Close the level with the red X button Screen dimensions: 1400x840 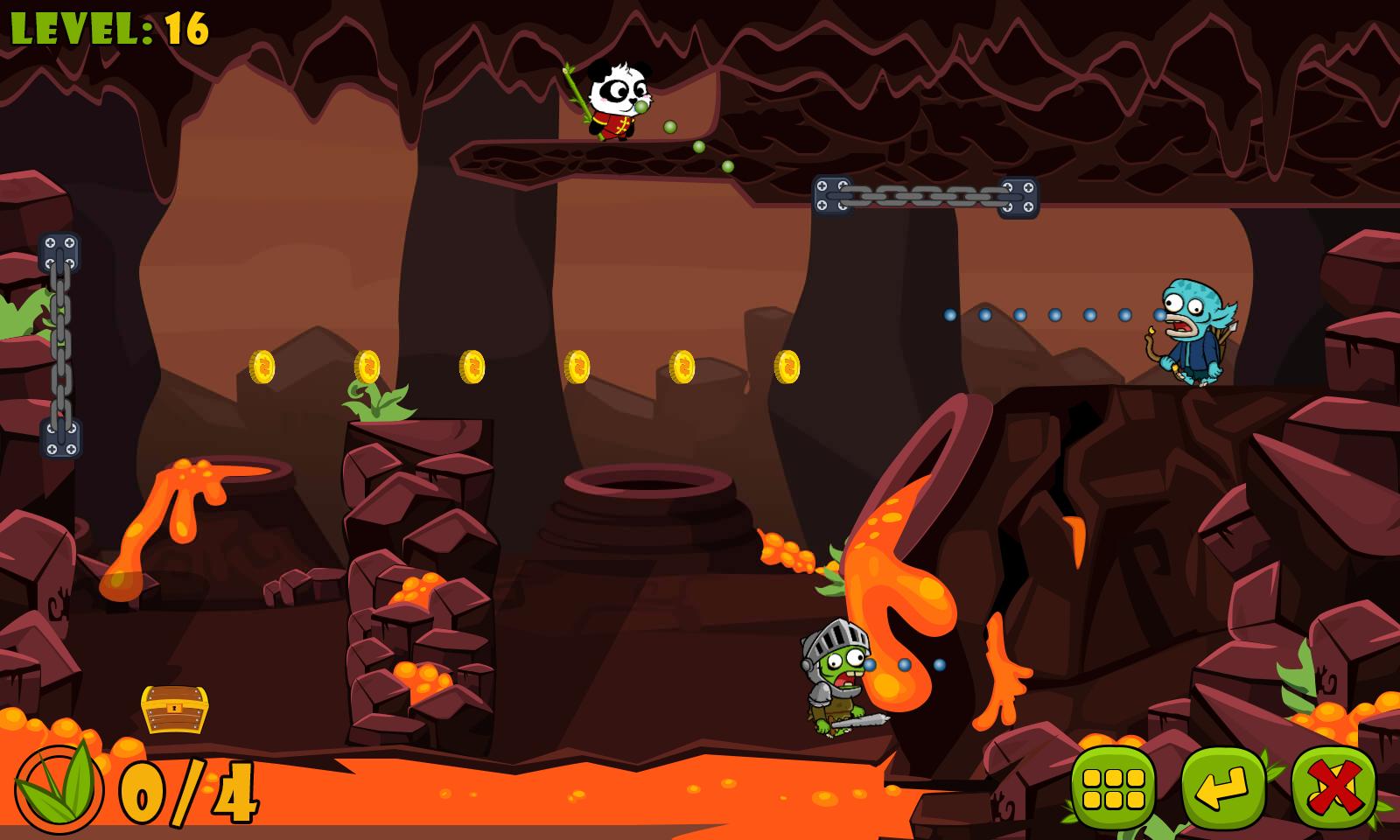pos(1333,787)
